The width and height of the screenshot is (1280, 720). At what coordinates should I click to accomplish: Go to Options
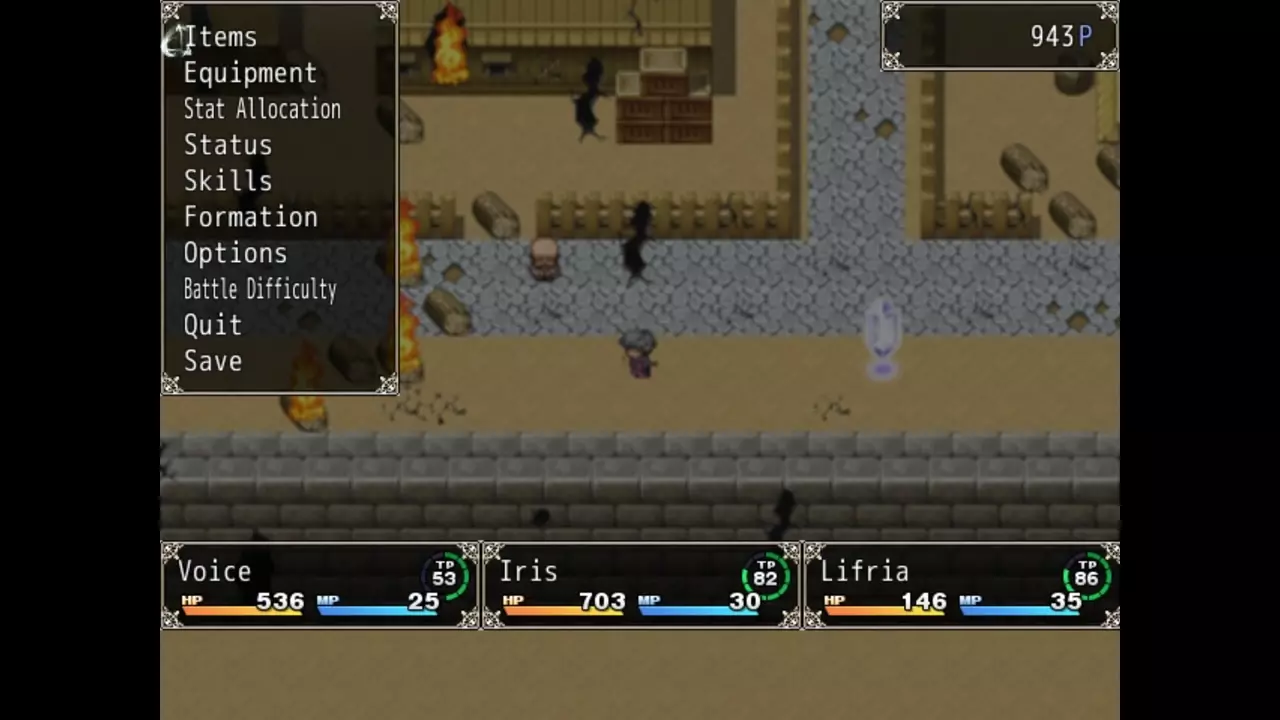point(235,254)
